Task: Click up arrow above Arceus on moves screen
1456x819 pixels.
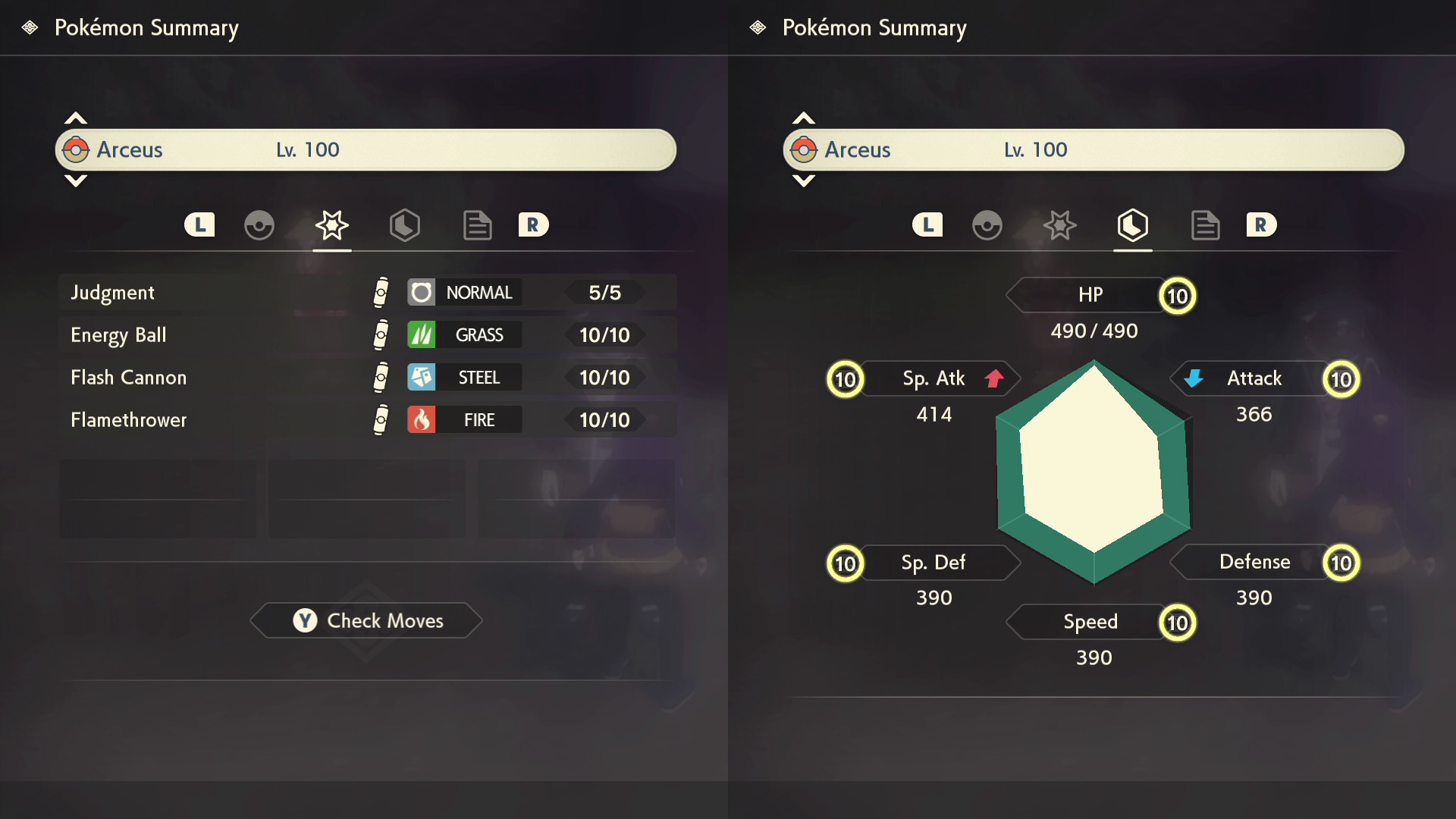Action: (76, 118)
